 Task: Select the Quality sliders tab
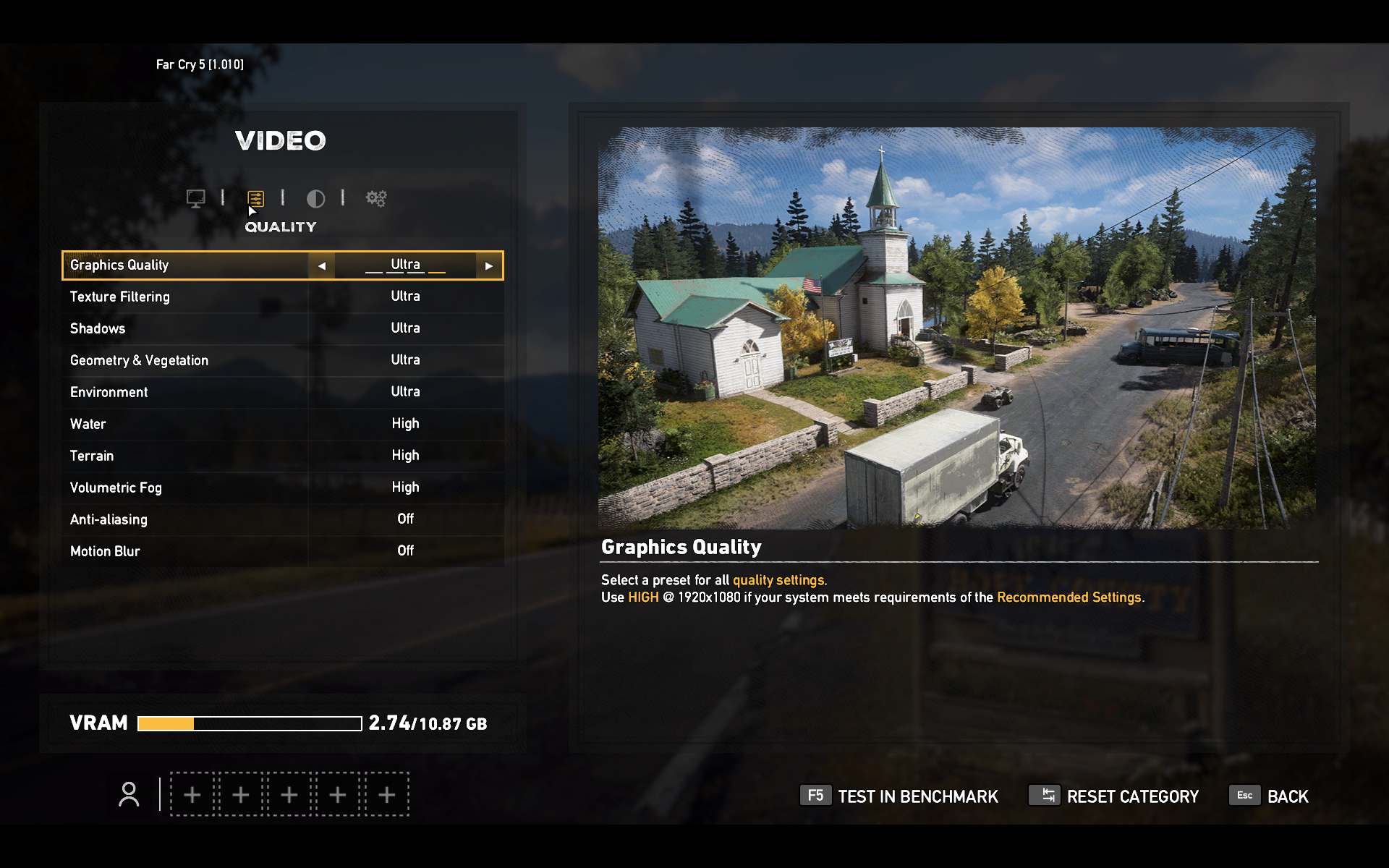click(x=255, y=198)
